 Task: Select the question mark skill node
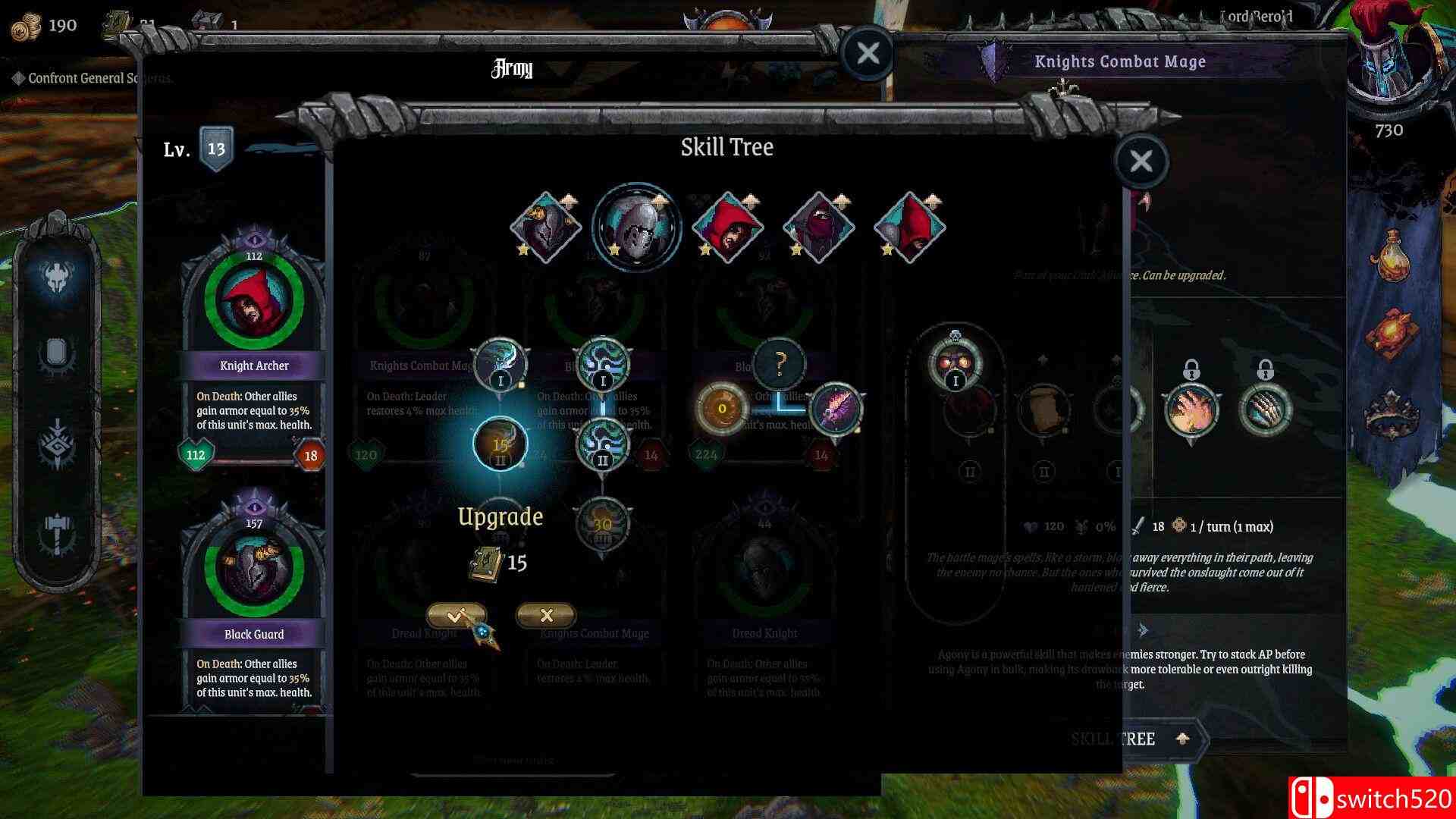(x=779, y=365)
